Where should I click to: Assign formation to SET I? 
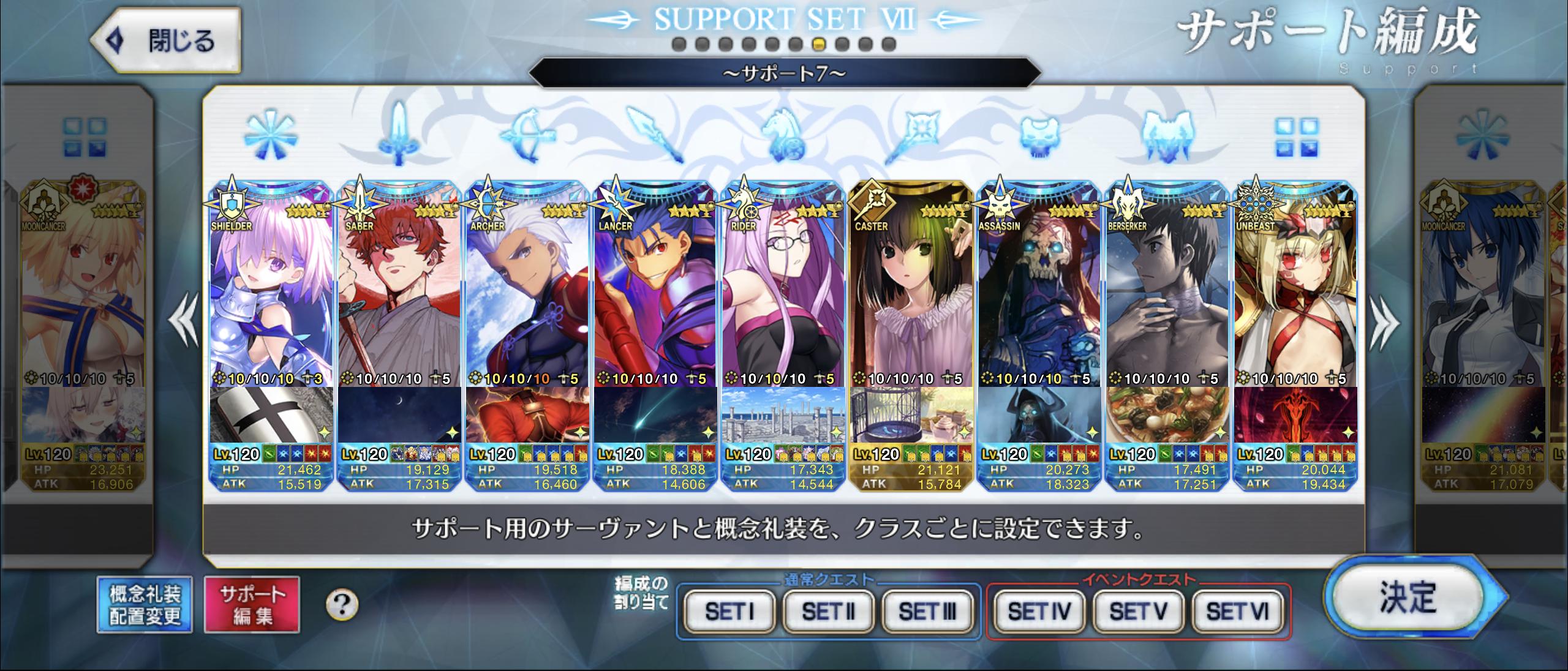[x=729, y=610]
